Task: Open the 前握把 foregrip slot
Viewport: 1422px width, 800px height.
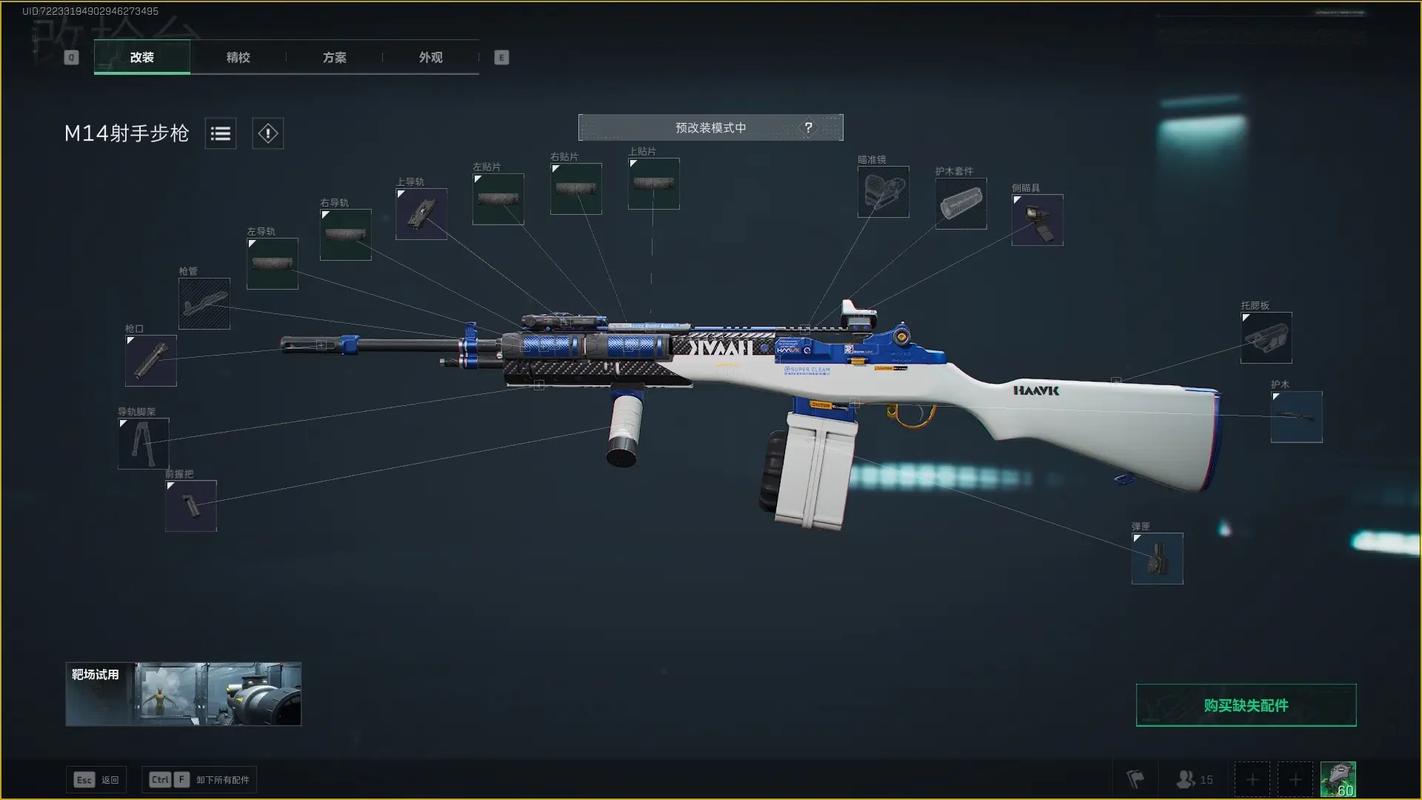Action: coord(191,505)
